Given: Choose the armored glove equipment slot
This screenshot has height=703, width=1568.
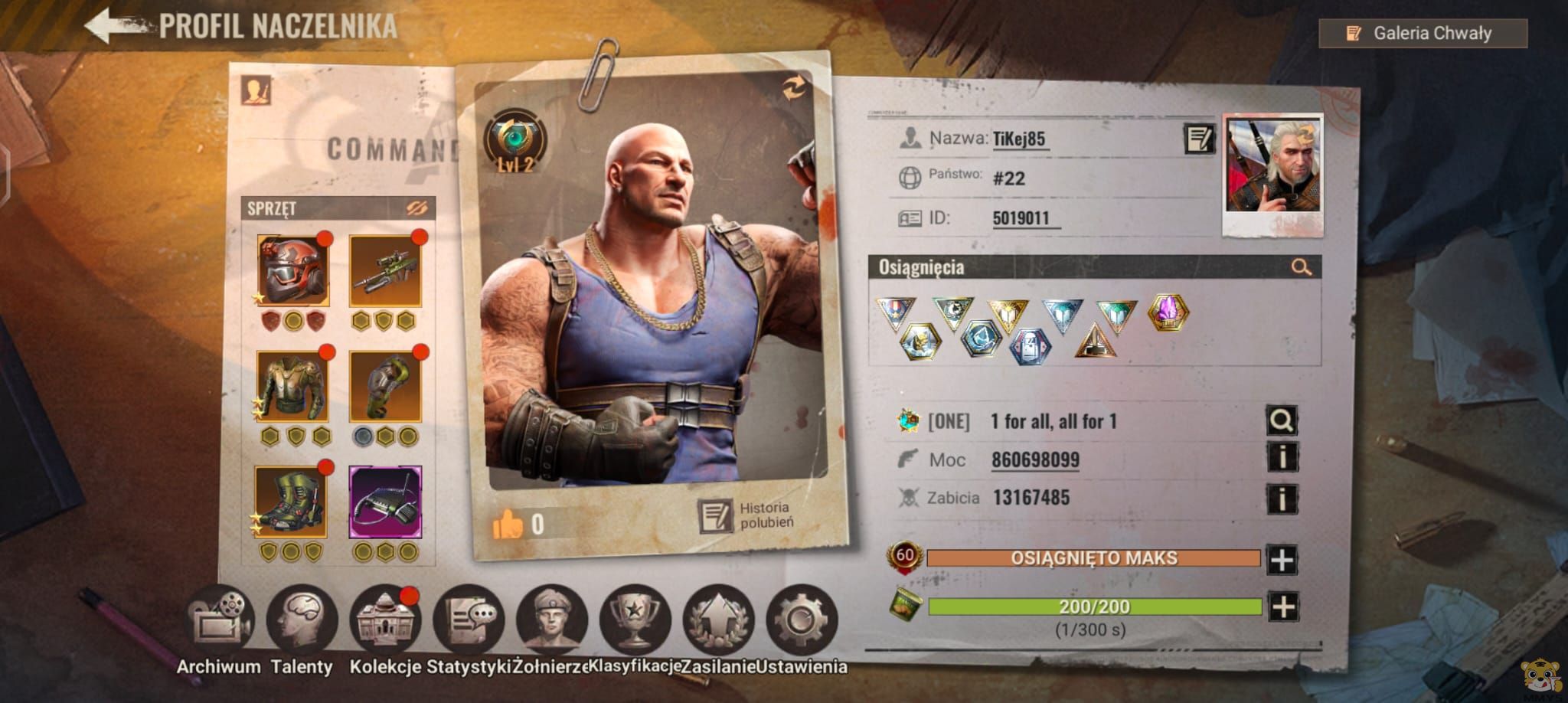Looking at the screenshot, I should click(385, 387).
